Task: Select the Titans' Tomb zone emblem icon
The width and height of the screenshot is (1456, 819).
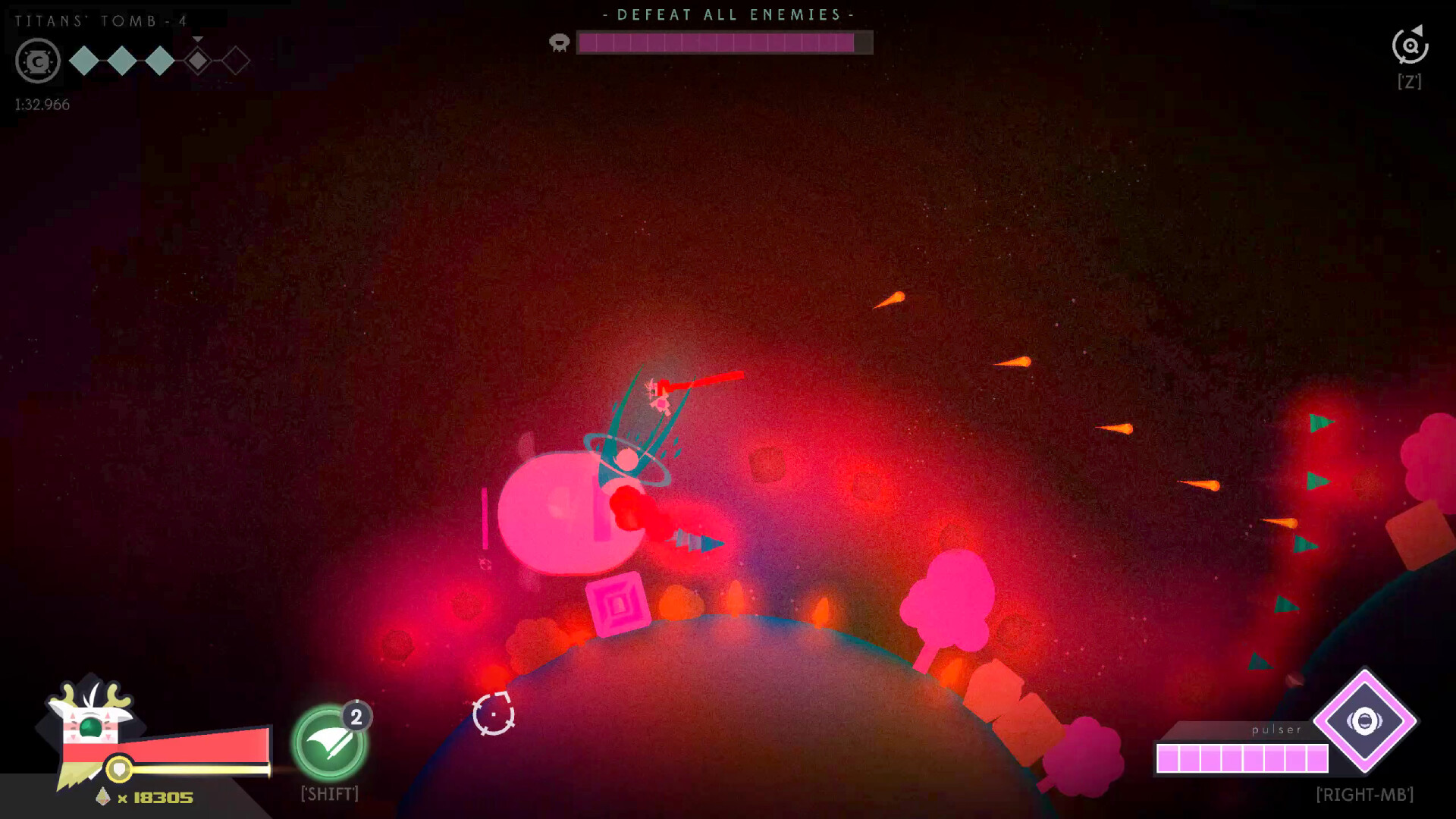Action: point(36,62)
